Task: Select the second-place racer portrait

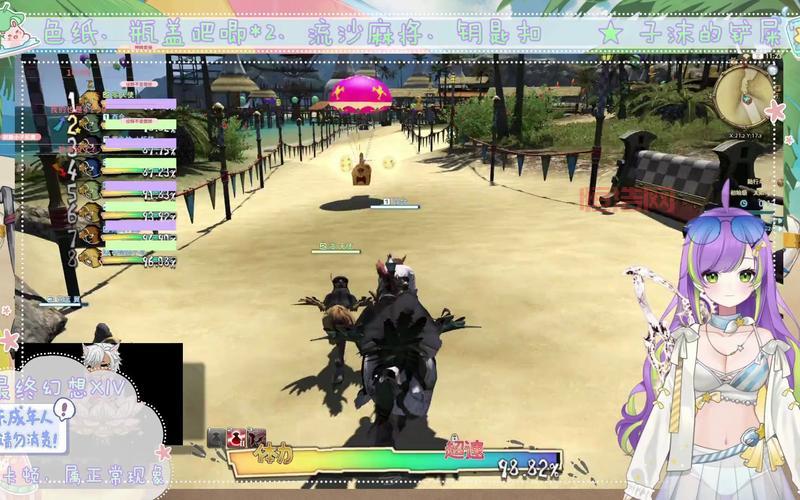Action: 90,124
